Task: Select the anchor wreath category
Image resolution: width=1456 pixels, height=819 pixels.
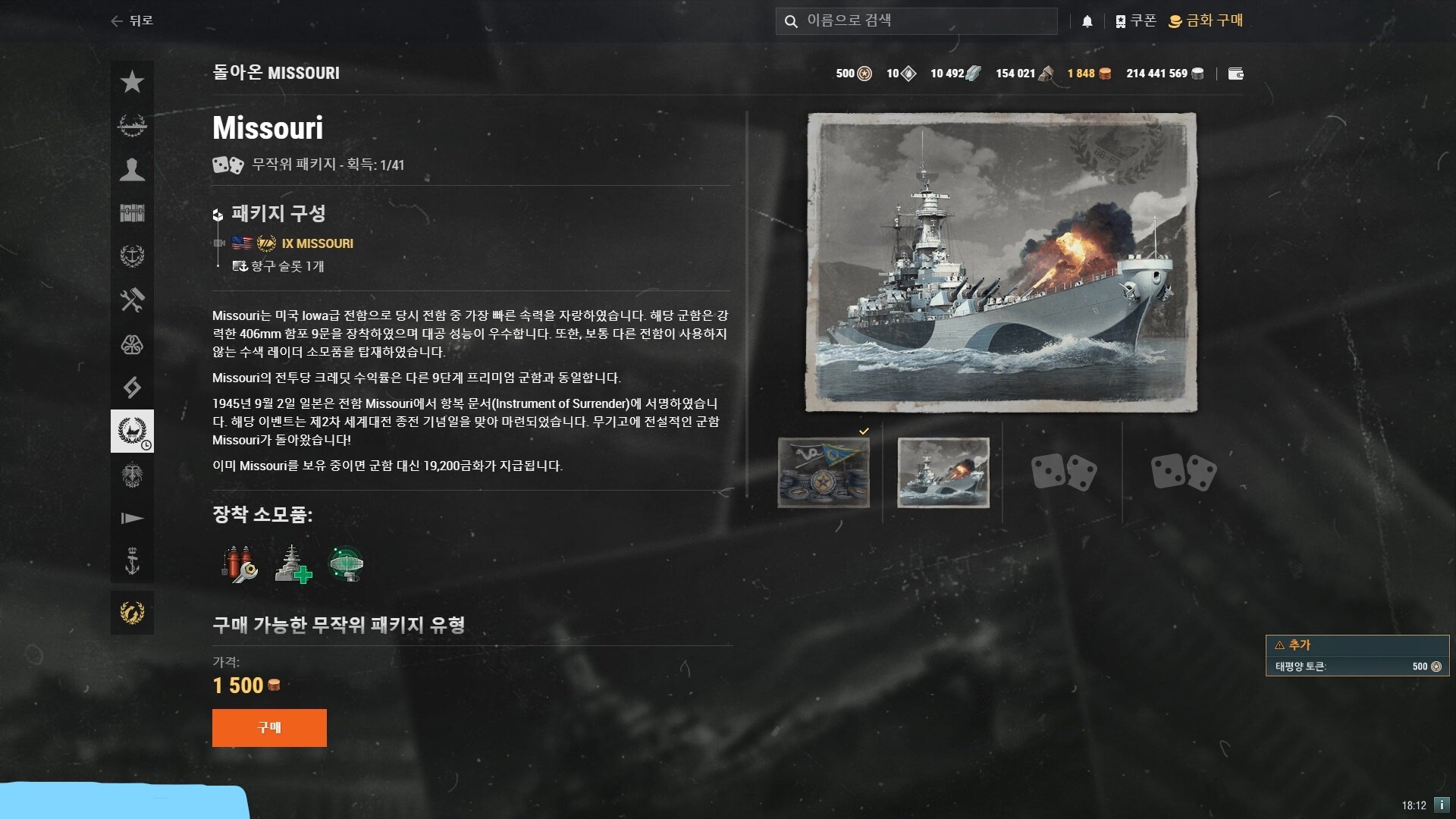Action: coord(132,256)
